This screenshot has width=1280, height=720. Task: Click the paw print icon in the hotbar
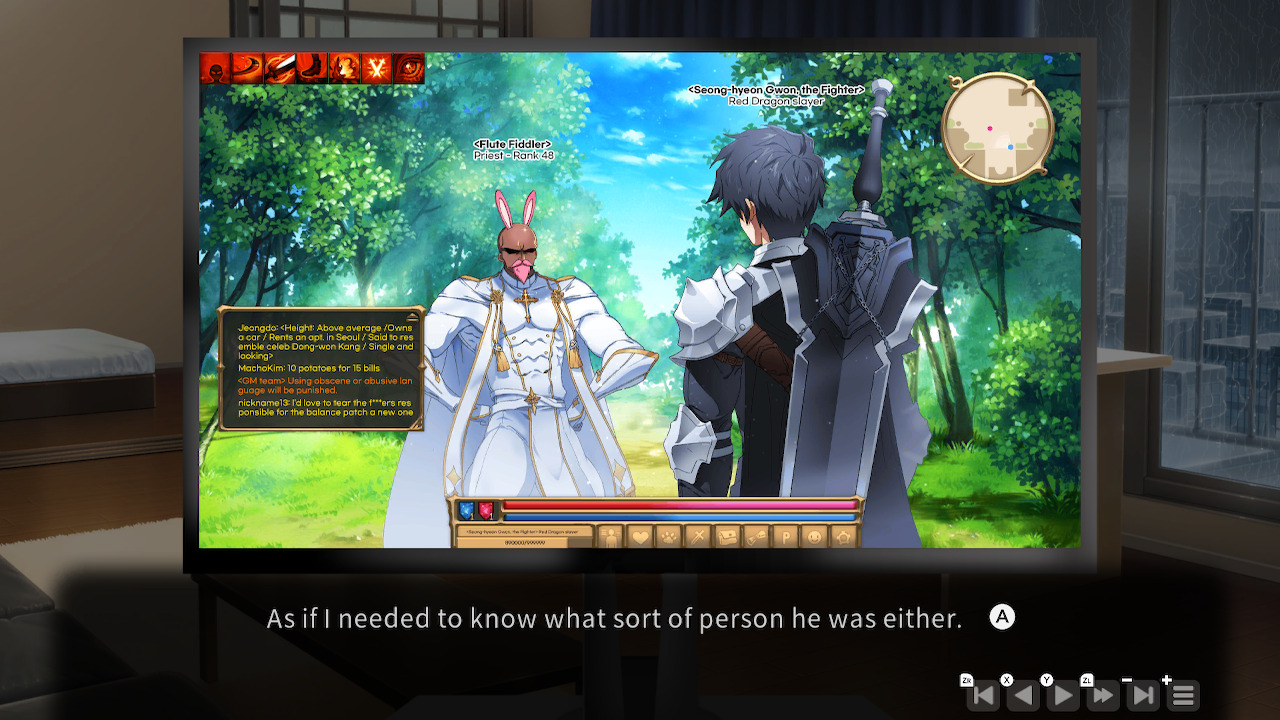(x=669, y=535)
